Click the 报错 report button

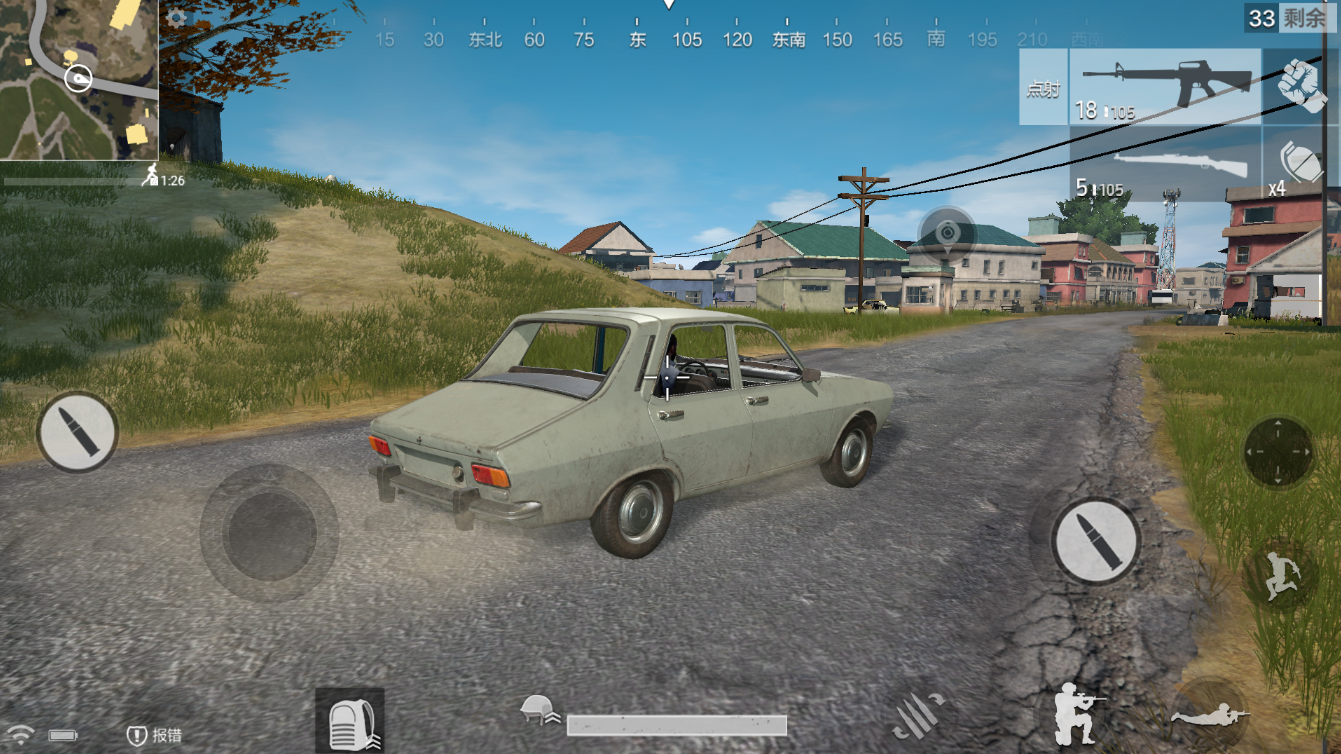tap(155, 736)
